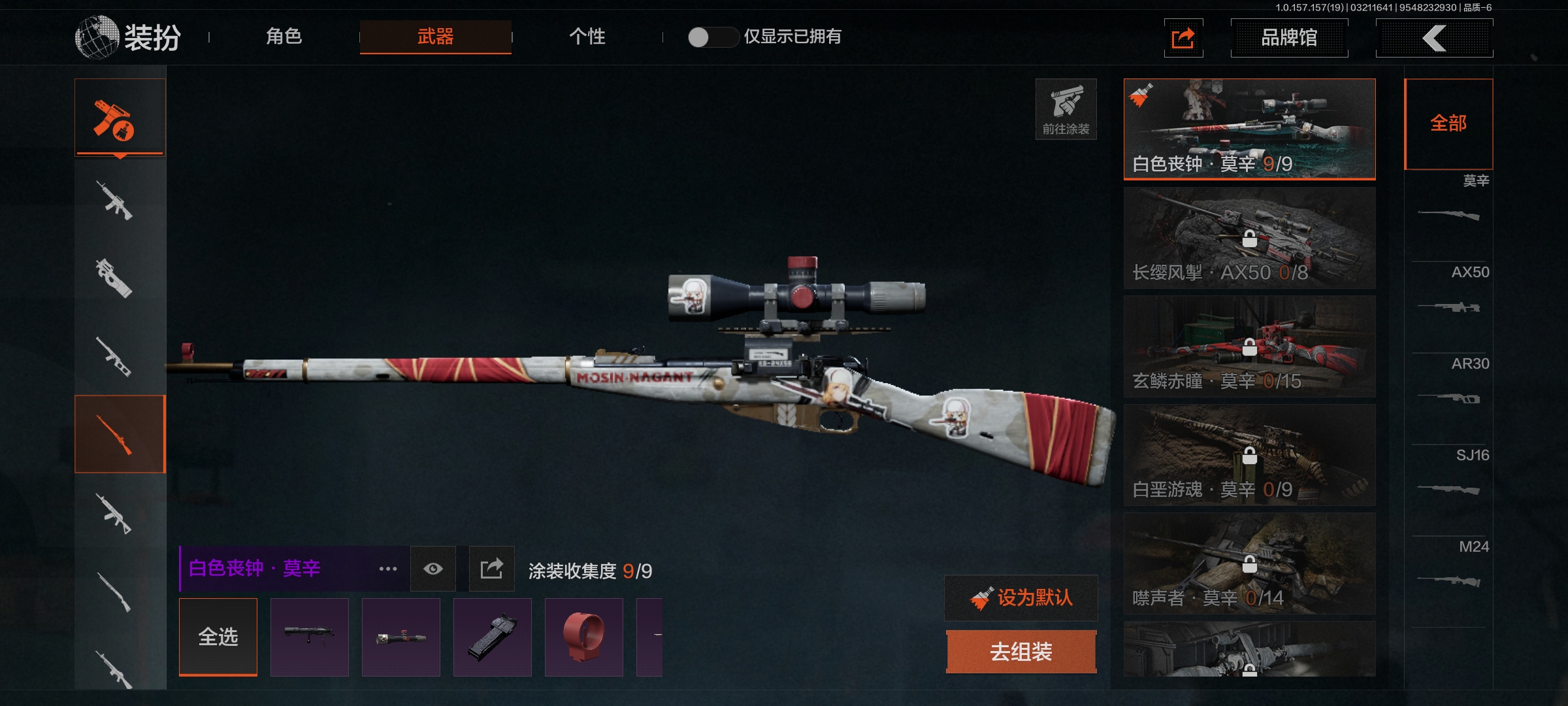
Task: Choose the 噤声者·莫辛 skin
Action: tap(1249, 563)
